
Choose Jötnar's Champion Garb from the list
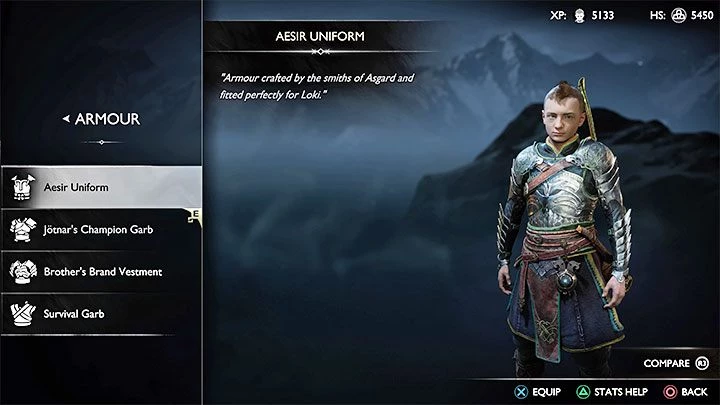point(100,229)
